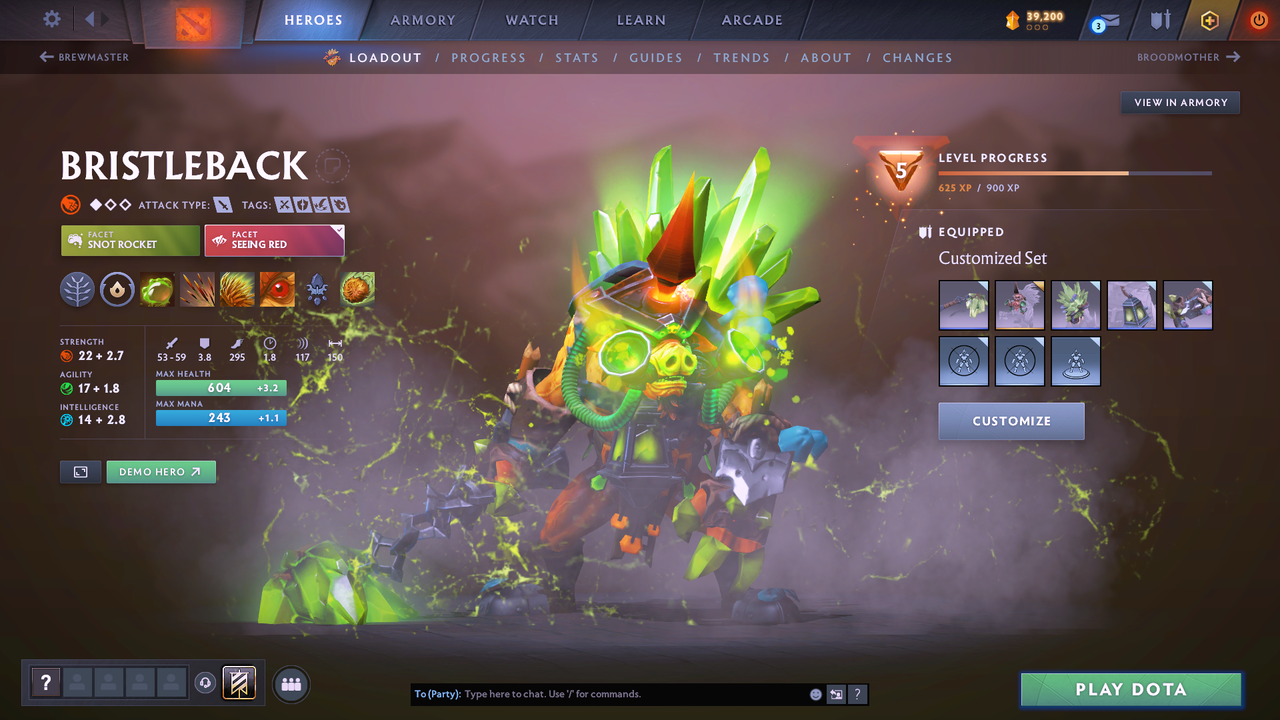Open the WATCH menu

[x=531, y=19]
